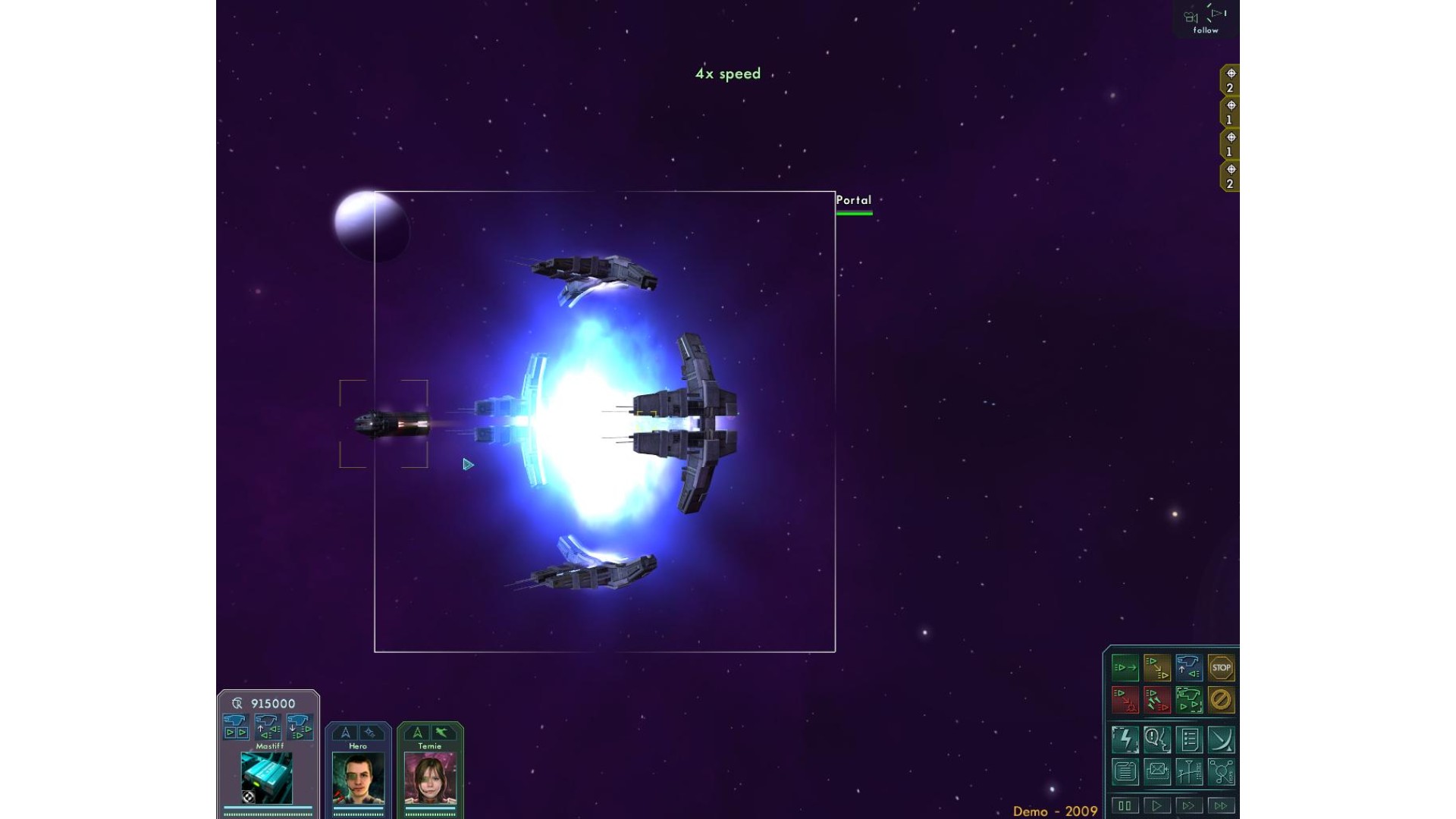Toggle the camera follow mode button
The width and height of the screenshot is (1456, 819).
(1206, 20)
